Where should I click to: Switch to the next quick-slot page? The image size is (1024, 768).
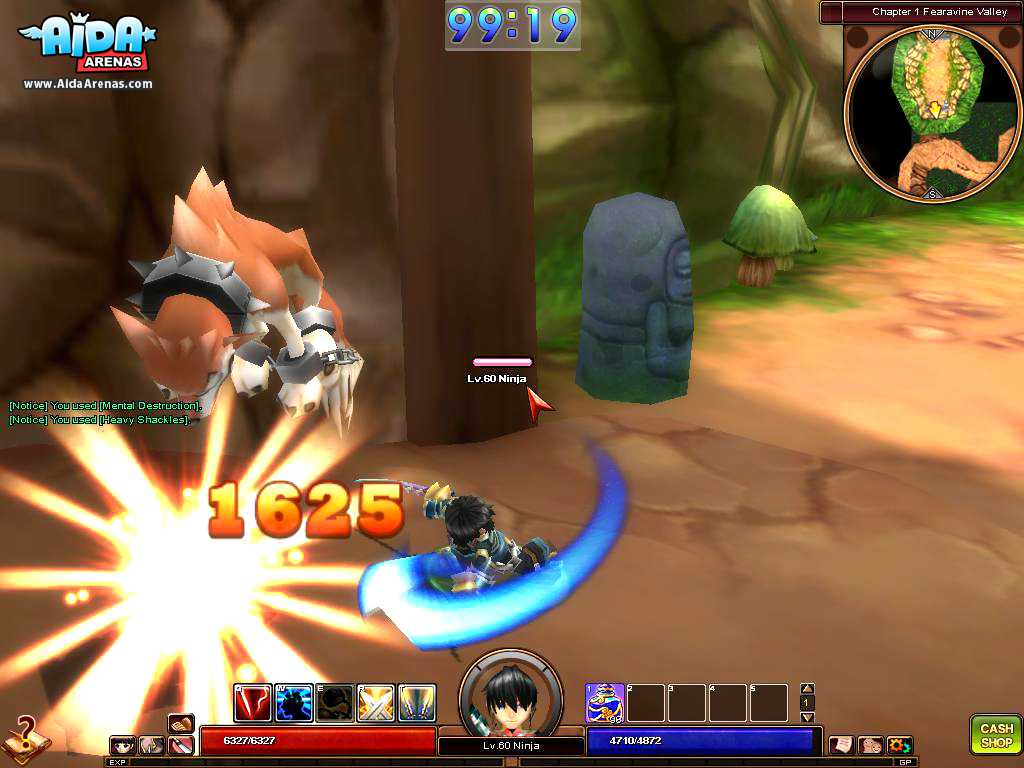point(807,717)
